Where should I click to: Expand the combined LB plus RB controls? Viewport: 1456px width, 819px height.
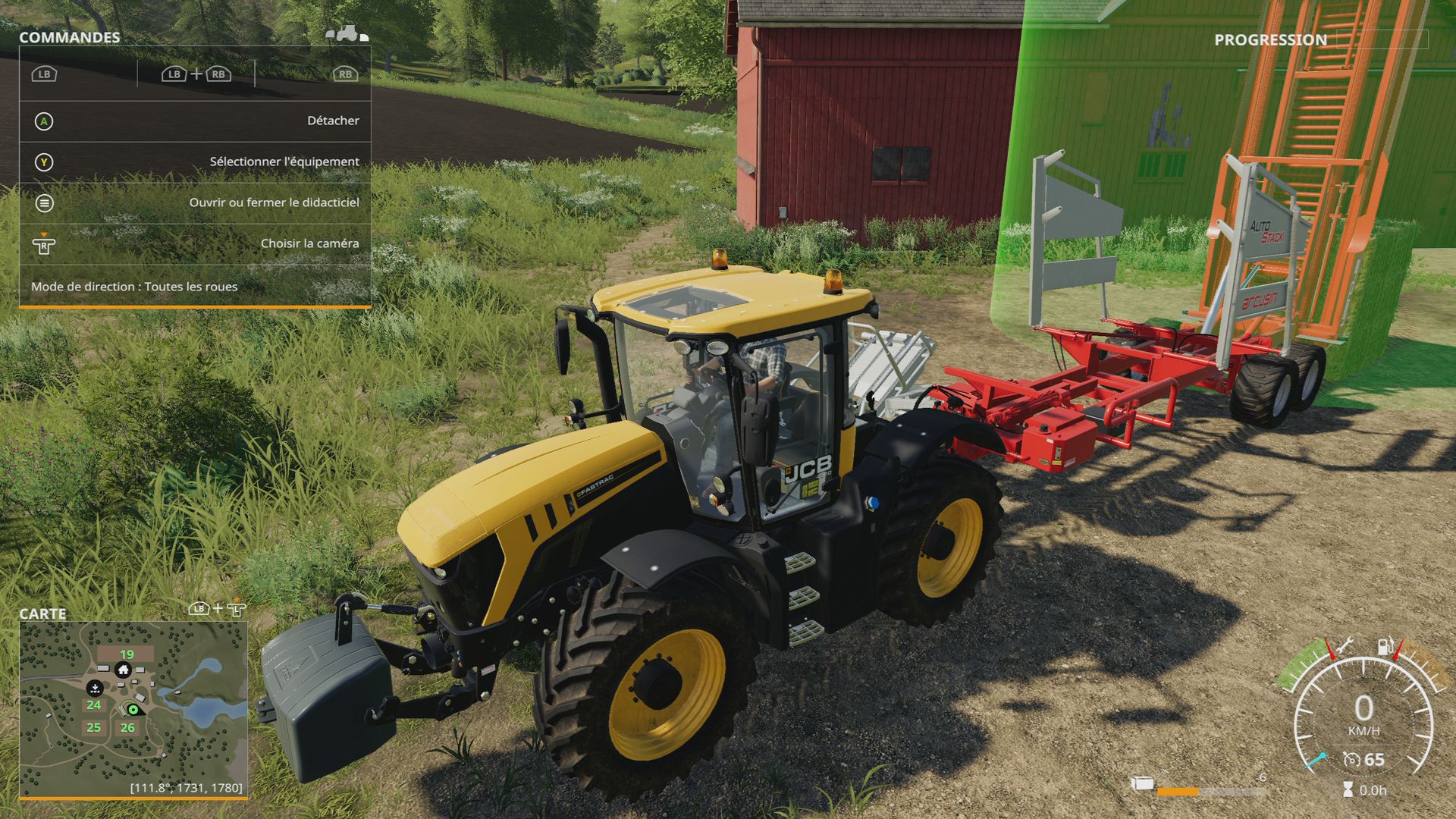pos(196,74)
